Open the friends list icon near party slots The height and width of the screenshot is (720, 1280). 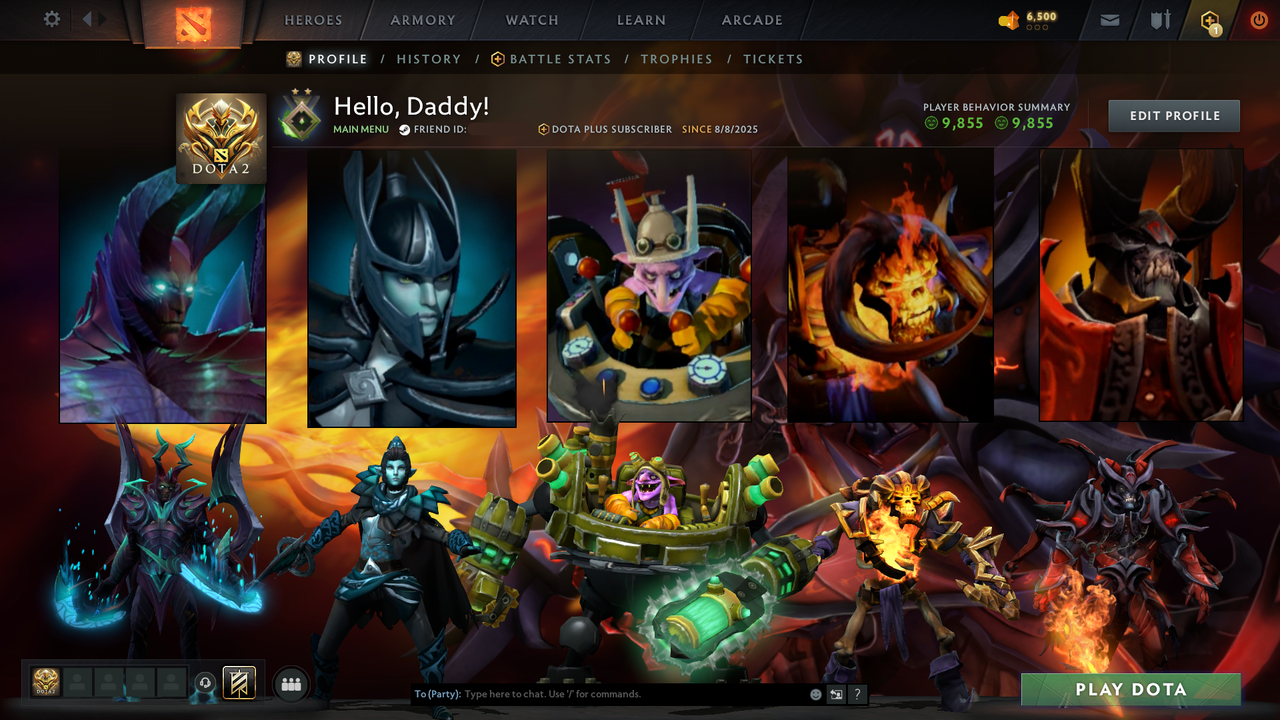(x=289, y=683)
